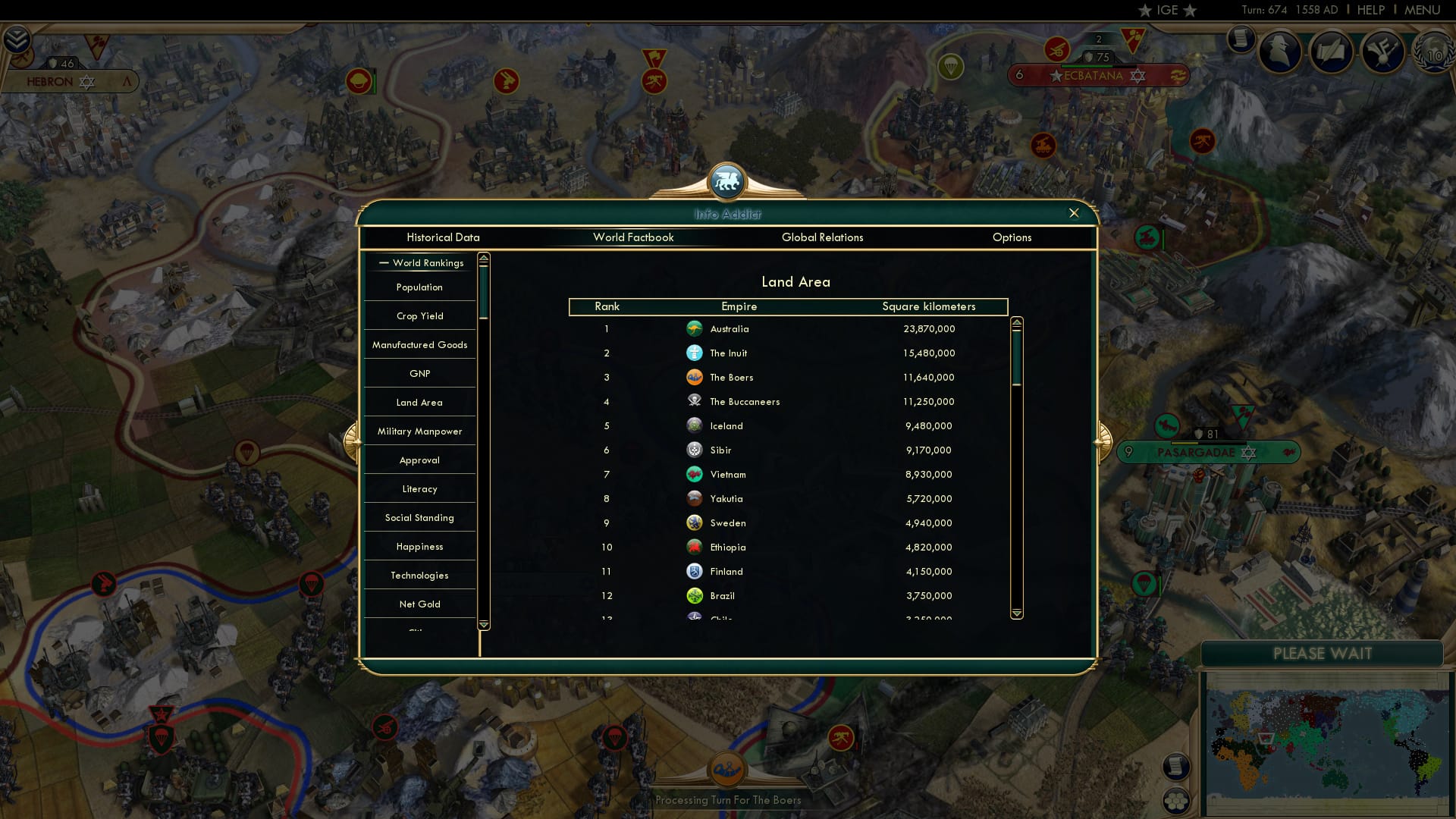Screen dimensions: 1456x819
Task: Click the Sweden flag icon in row nine
Action: point(695,522)
